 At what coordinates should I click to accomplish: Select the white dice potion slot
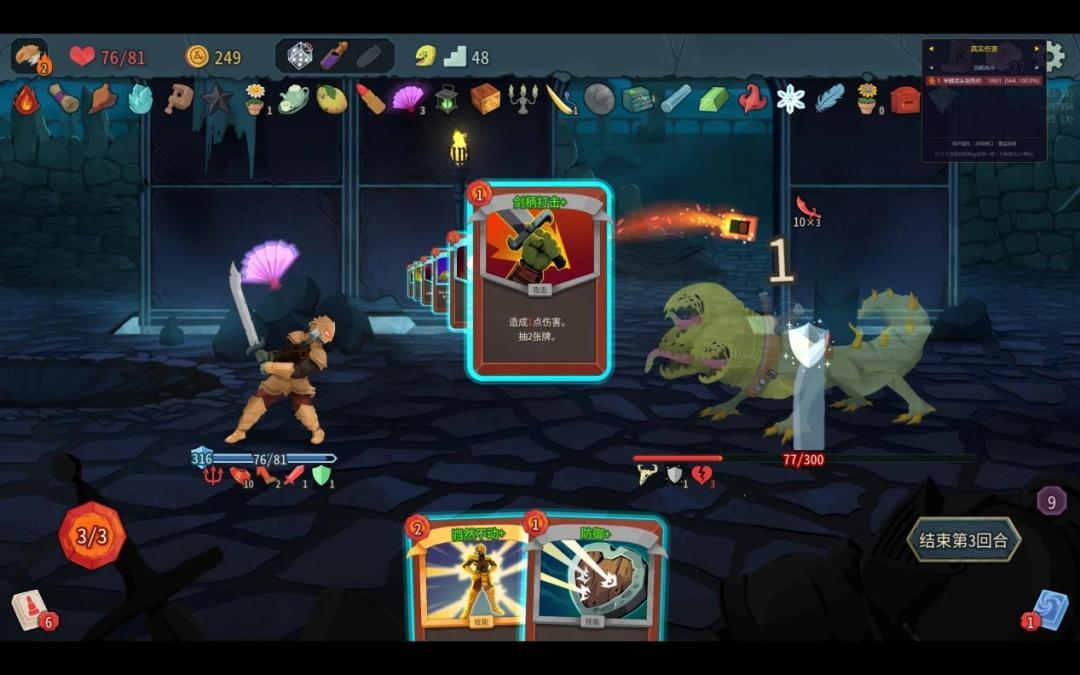300,56
